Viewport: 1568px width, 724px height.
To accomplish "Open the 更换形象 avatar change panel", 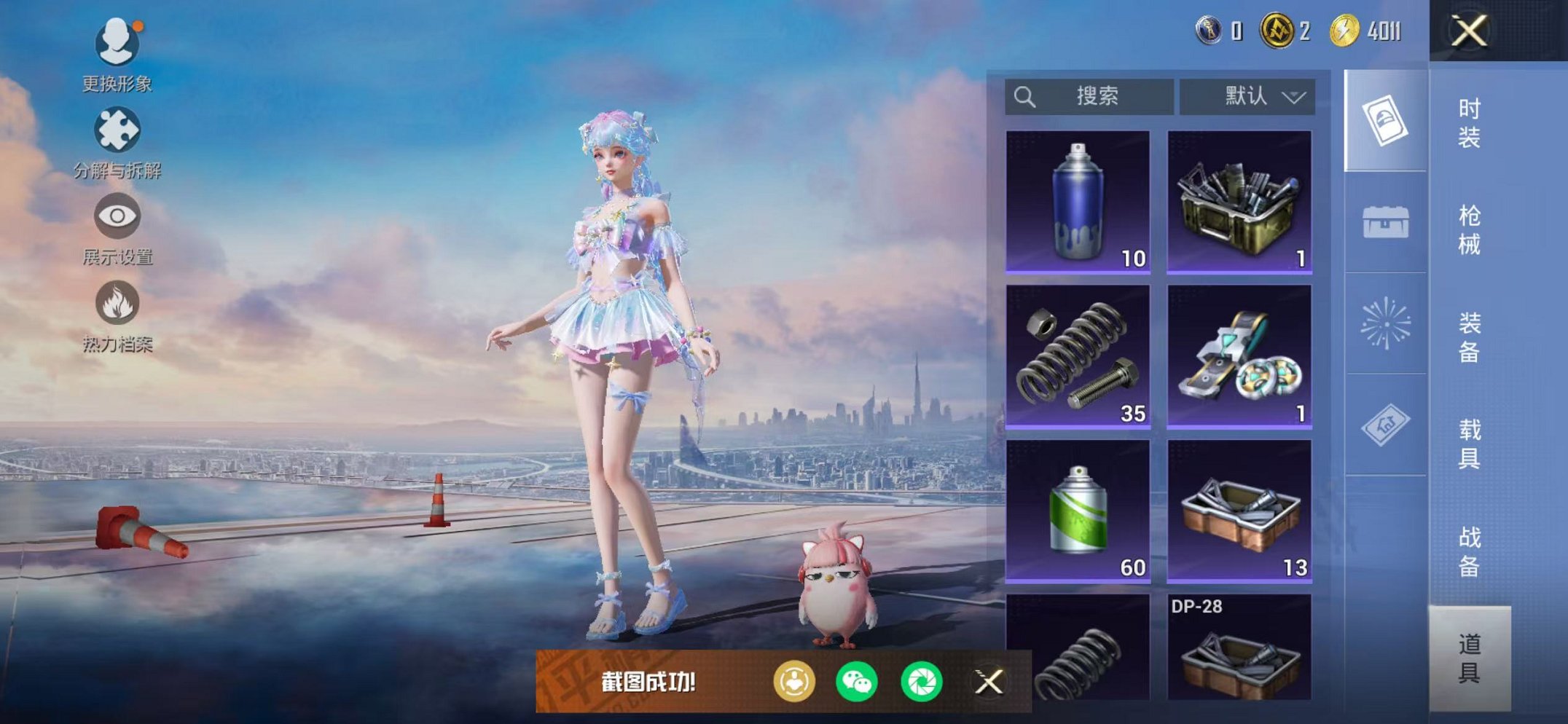I will tap(117, 44).
